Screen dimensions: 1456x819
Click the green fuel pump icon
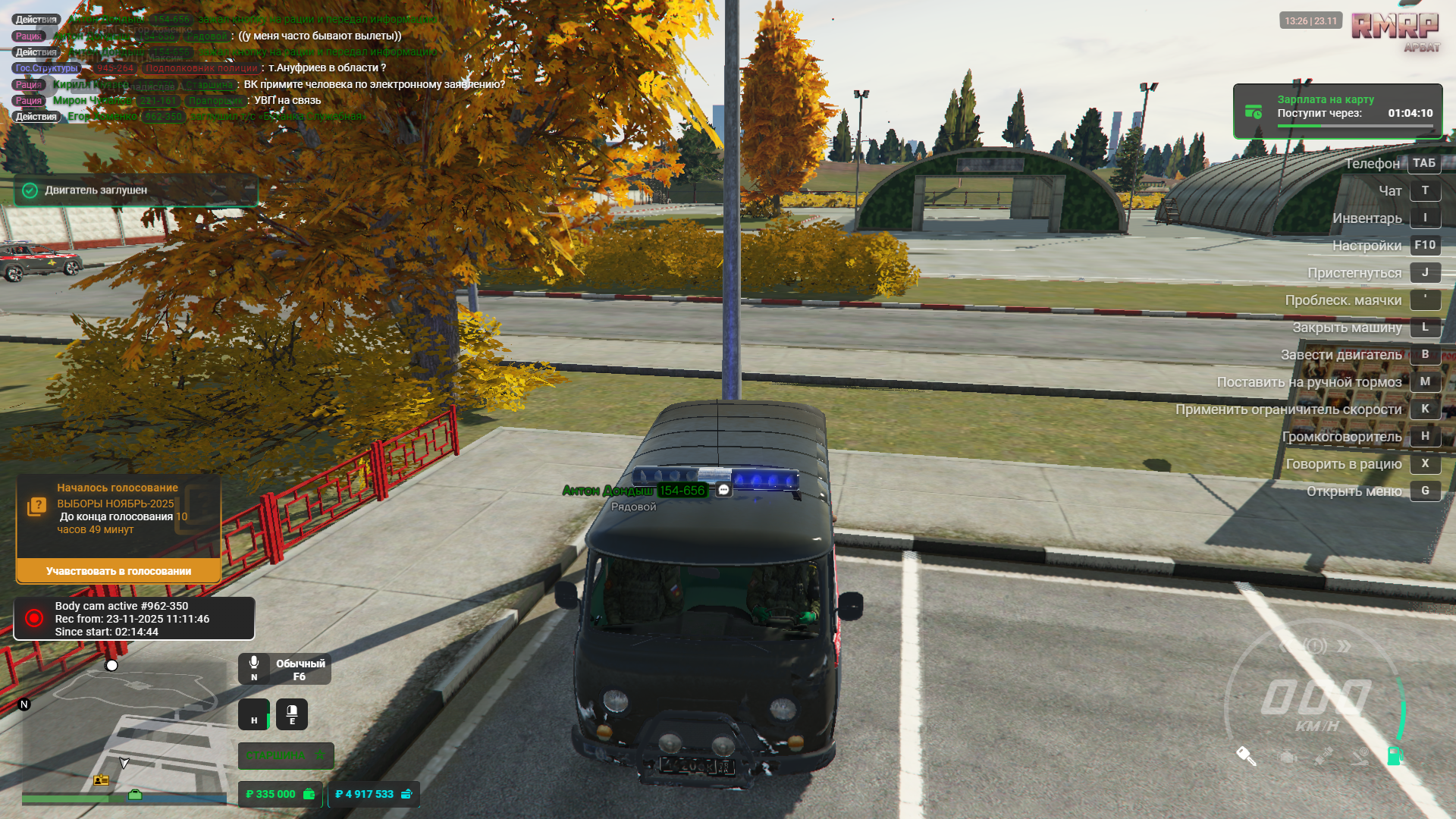pos(1394,756)
